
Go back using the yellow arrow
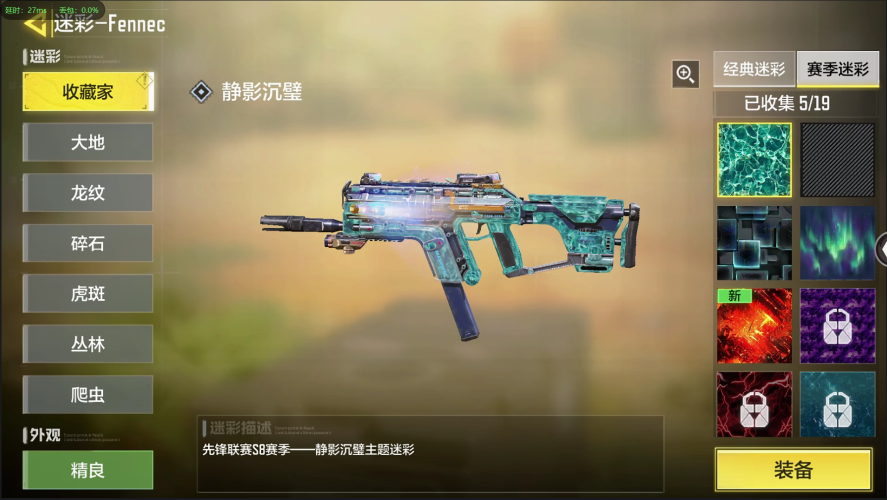[36, 24]
